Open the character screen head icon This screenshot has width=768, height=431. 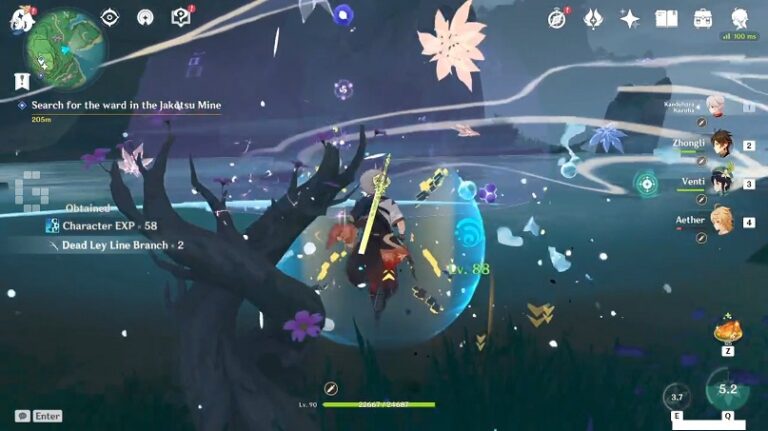[740, 18]
